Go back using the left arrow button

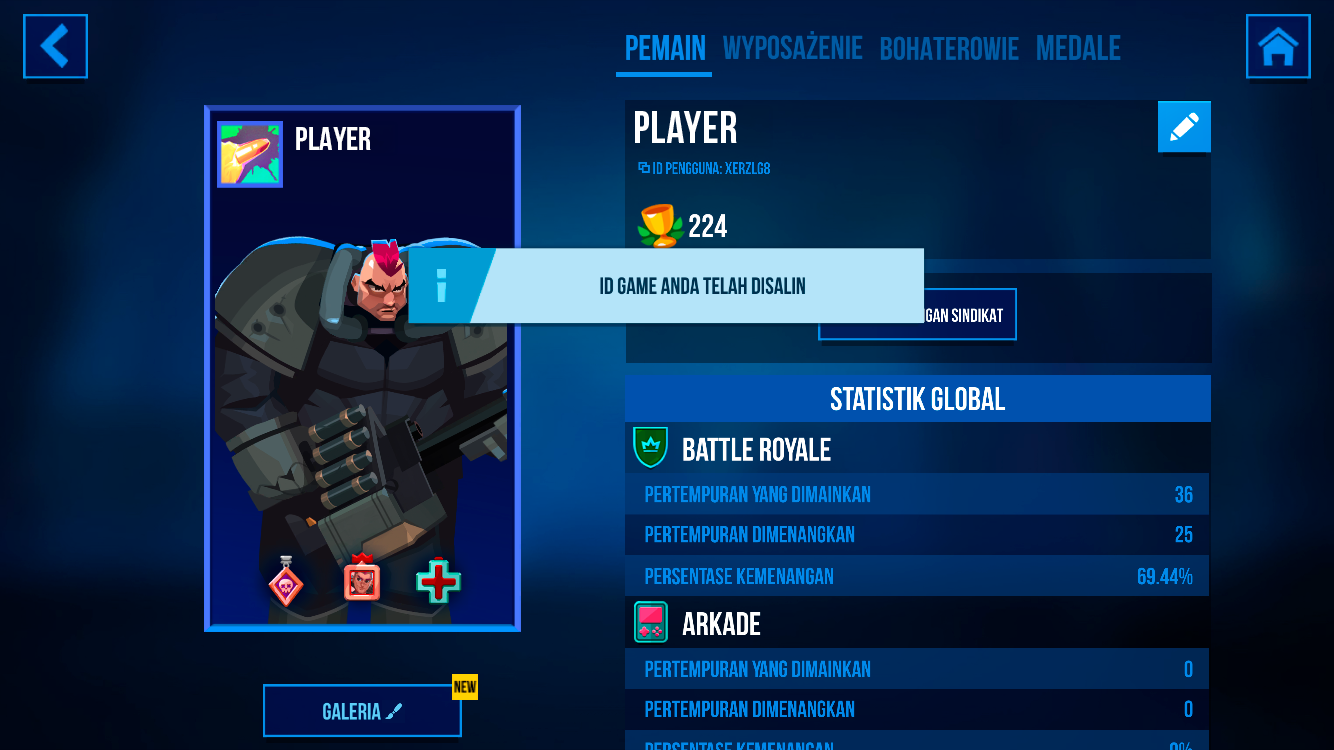[55, 46]
